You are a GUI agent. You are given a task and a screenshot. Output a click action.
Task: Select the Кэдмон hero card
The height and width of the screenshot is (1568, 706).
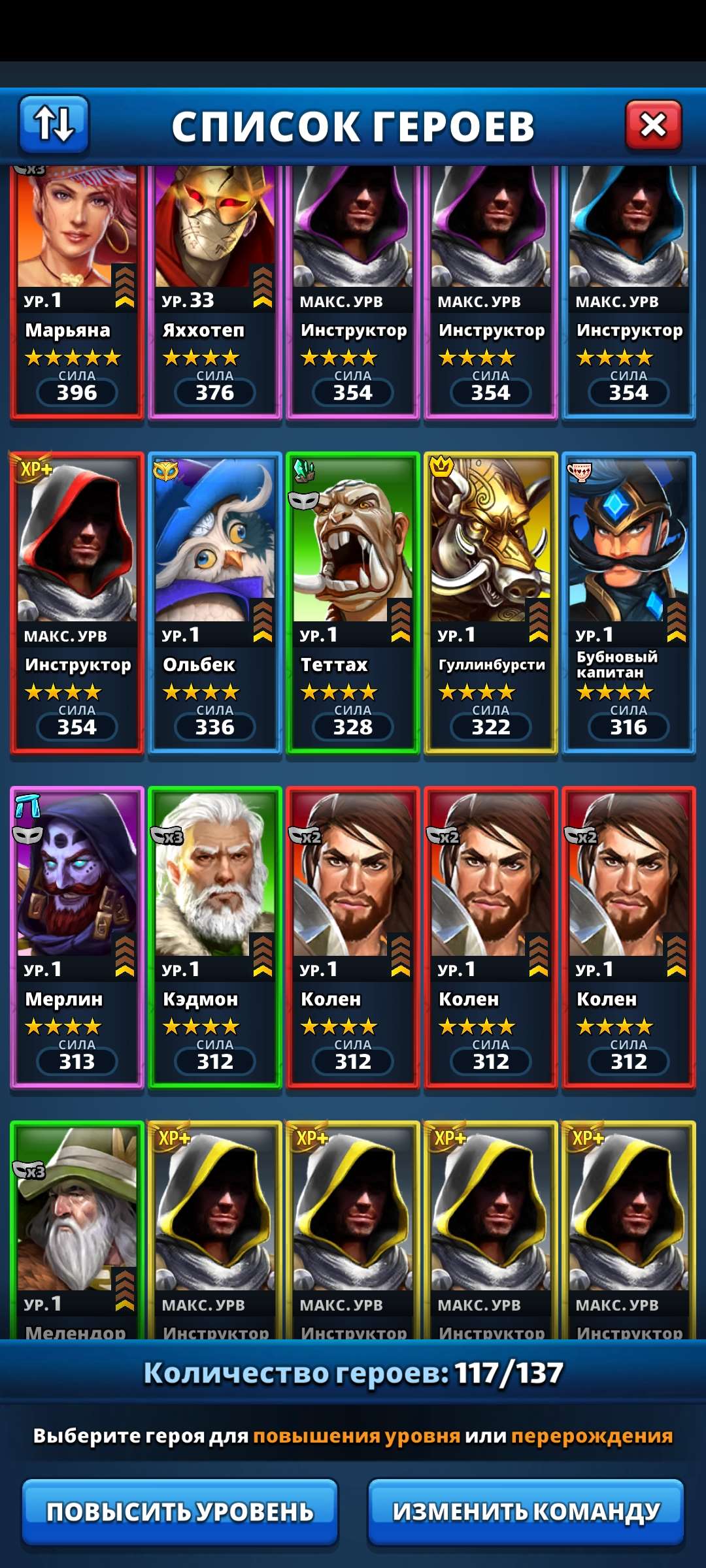point(215,937)
